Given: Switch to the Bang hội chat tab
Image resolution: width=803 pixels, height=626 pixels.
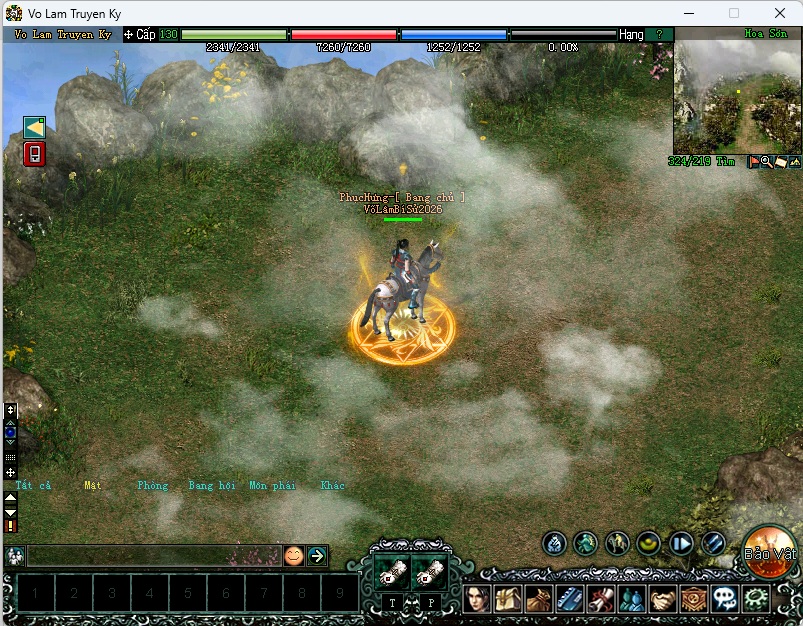Looking at the screenshot, I should point(211,486).
